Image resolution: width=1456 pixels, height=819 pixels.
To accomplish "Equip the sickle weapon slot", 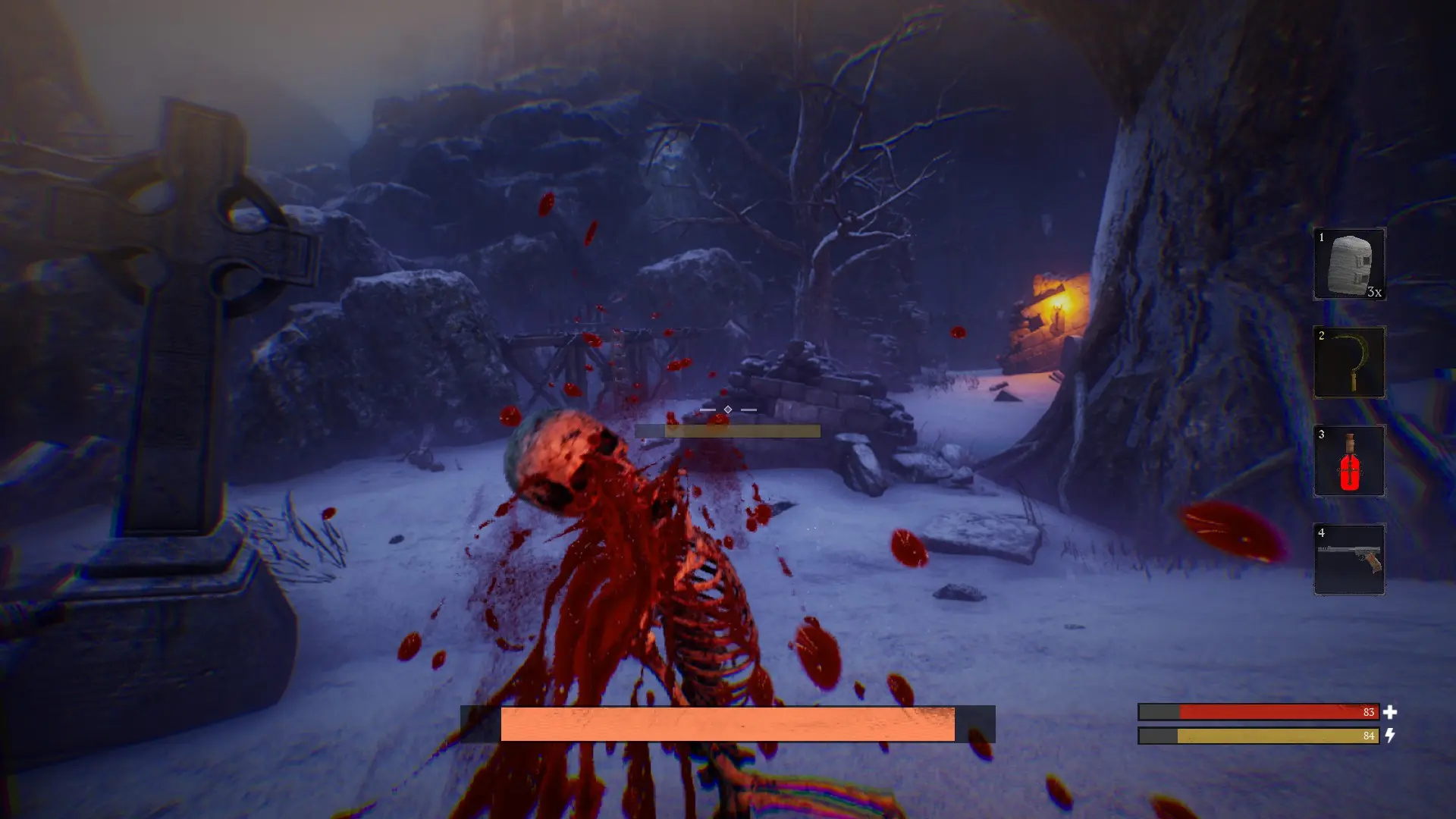I will pos(1349,362).
